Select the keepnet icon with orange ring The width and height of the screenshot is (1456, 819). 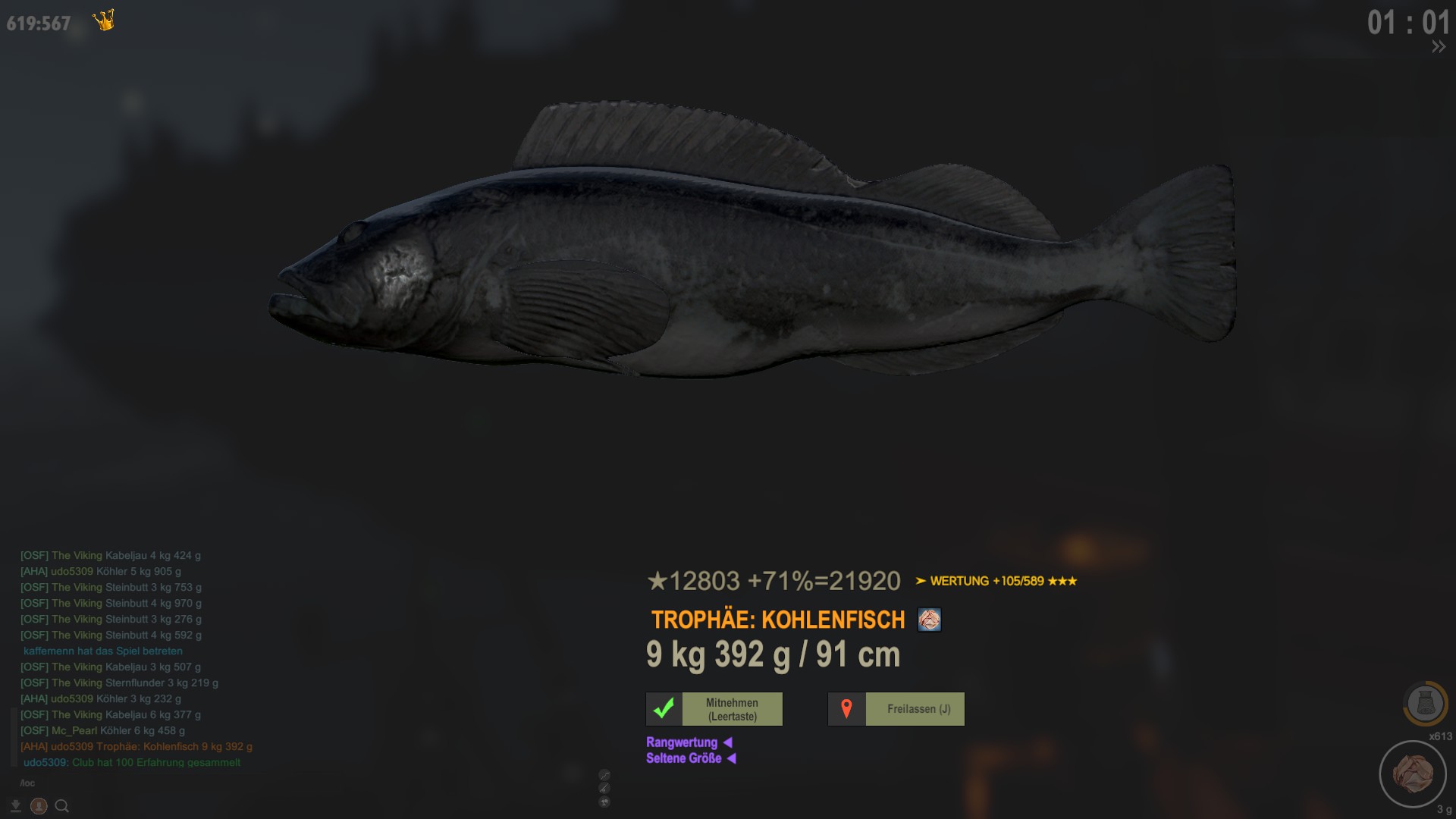(x=1425, y=704)
